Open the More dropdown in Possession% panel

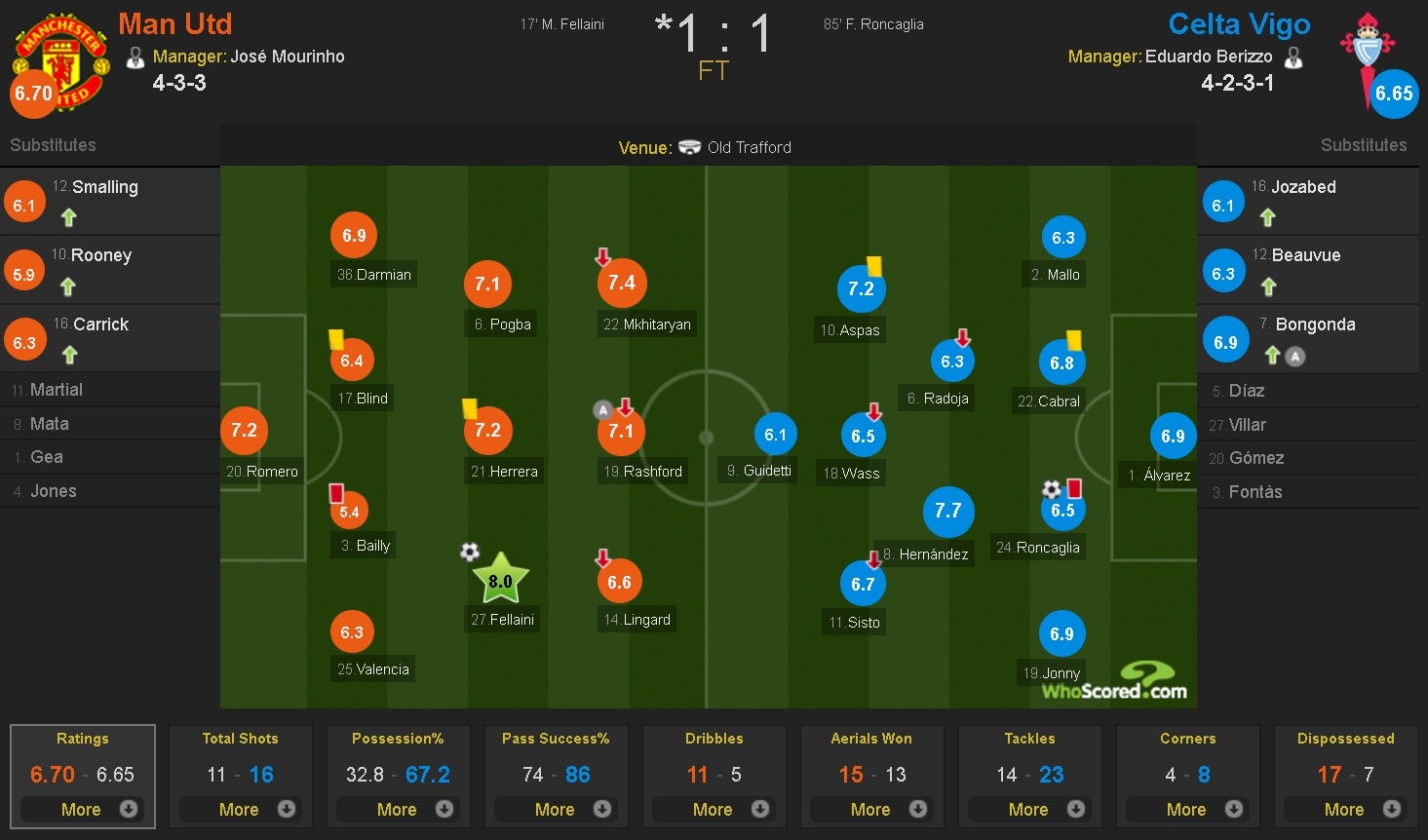[x=399, y=809]
